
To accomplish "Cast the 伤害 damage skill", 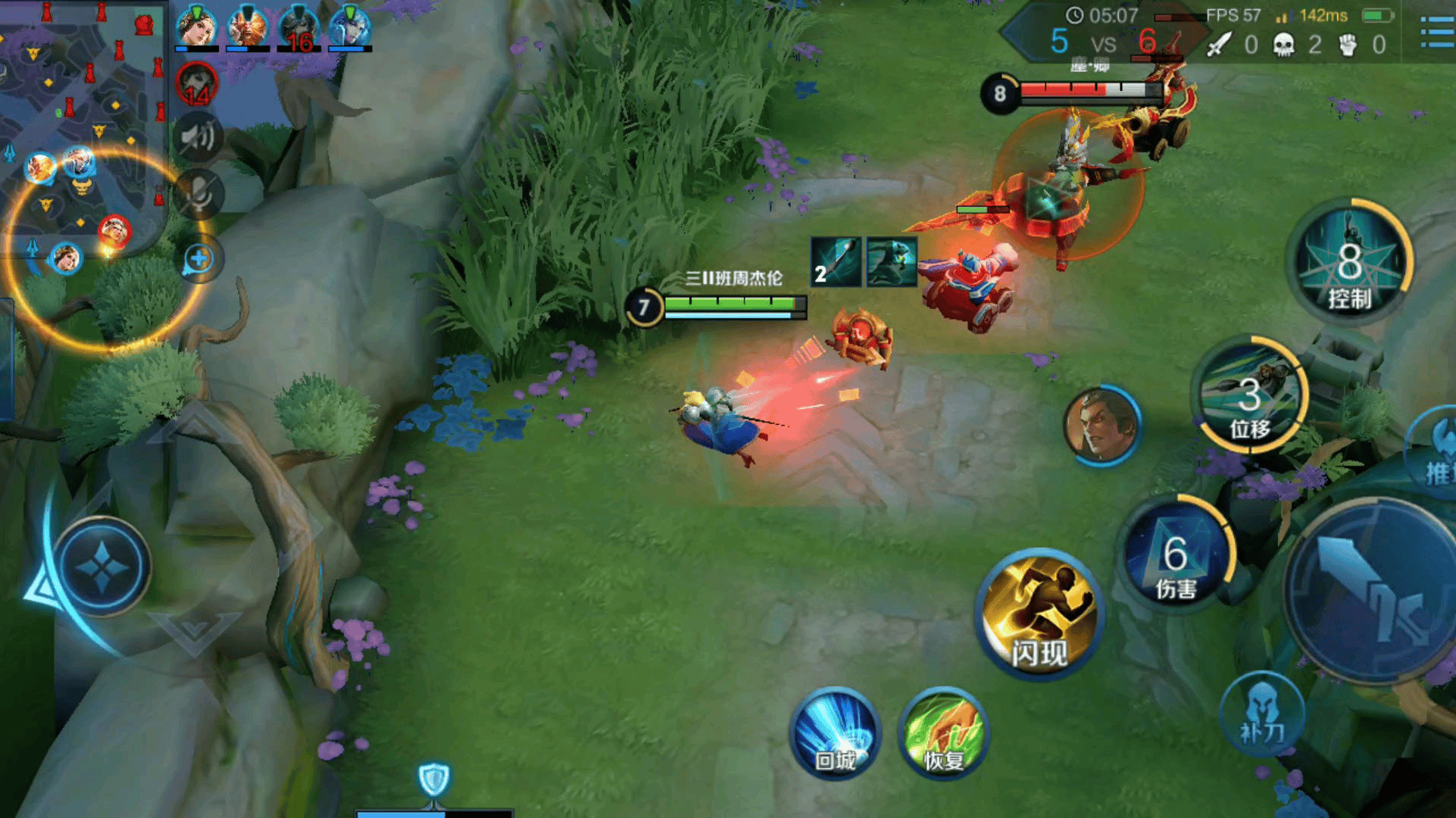I will (1176, 557).
